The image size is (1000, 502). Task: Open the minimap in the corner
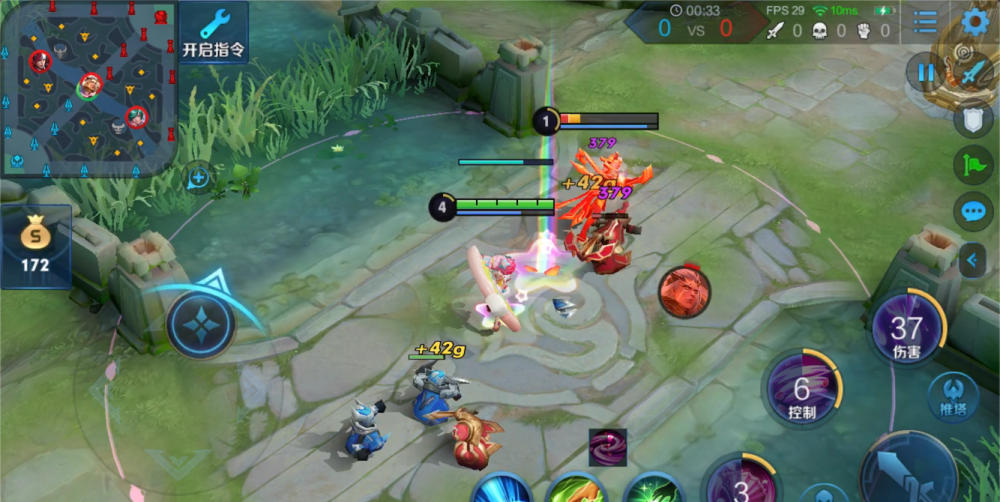click(88, 88)
